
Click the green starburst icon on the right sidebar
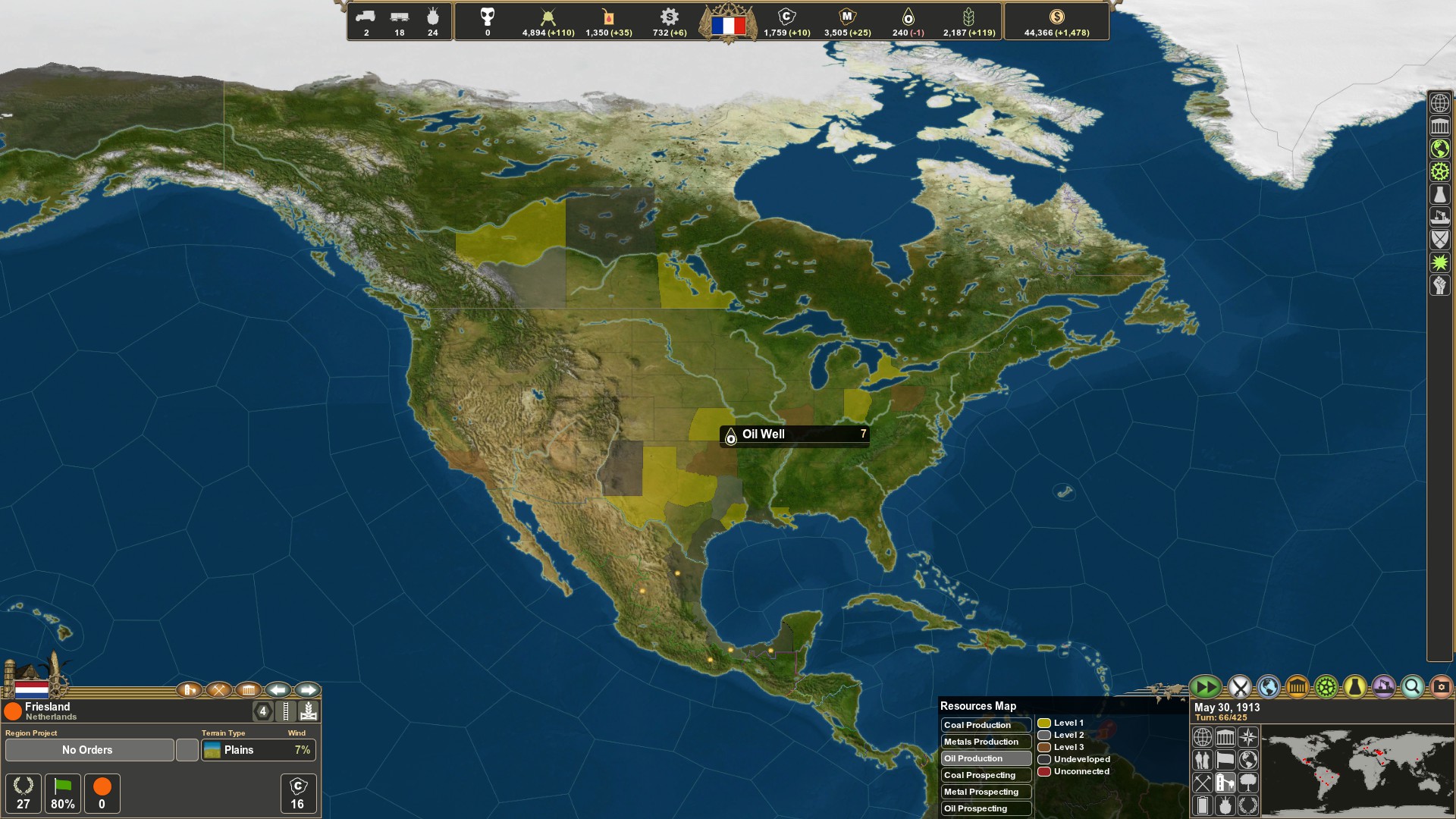tap(1439, 261)
